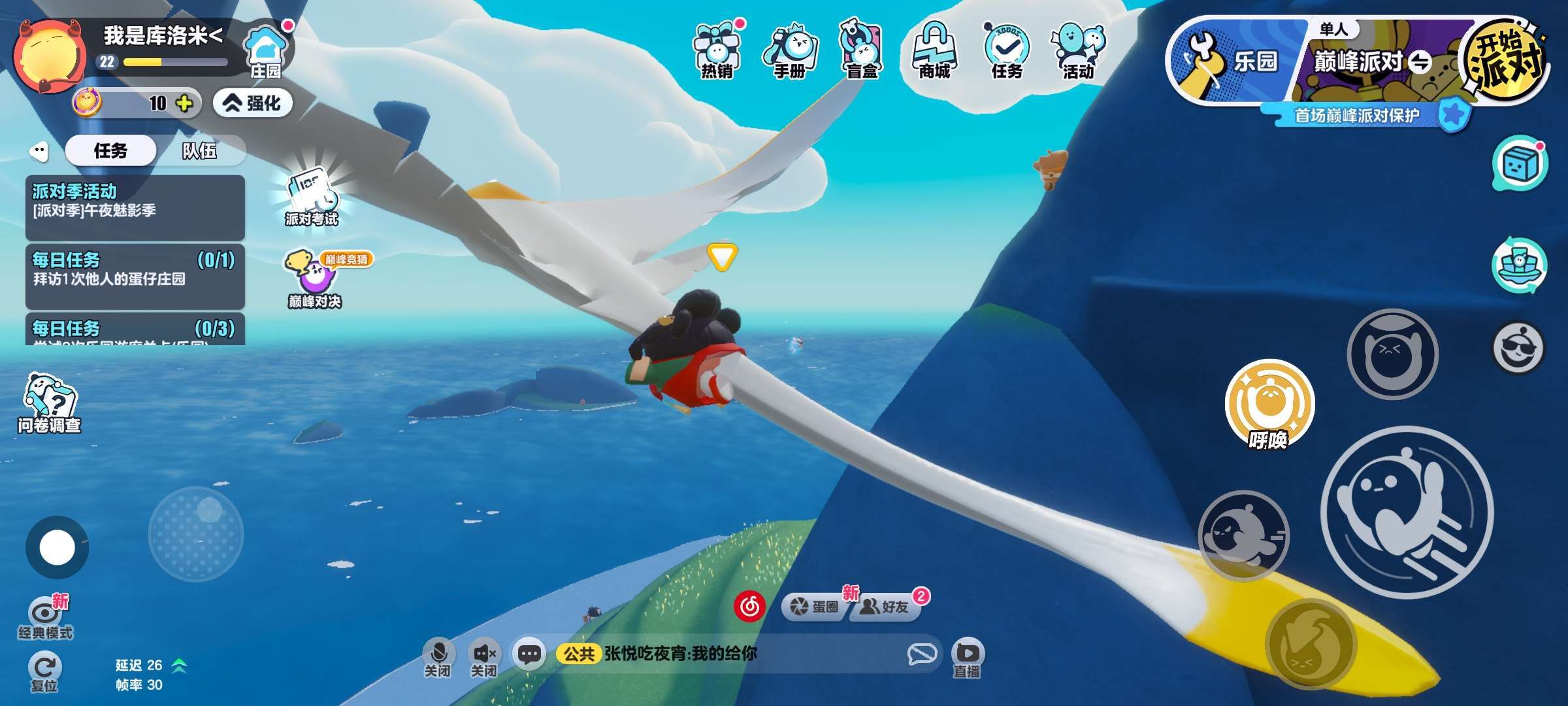Open the 直播 livestream button
1568x706 pixels.
click(967, 657)
